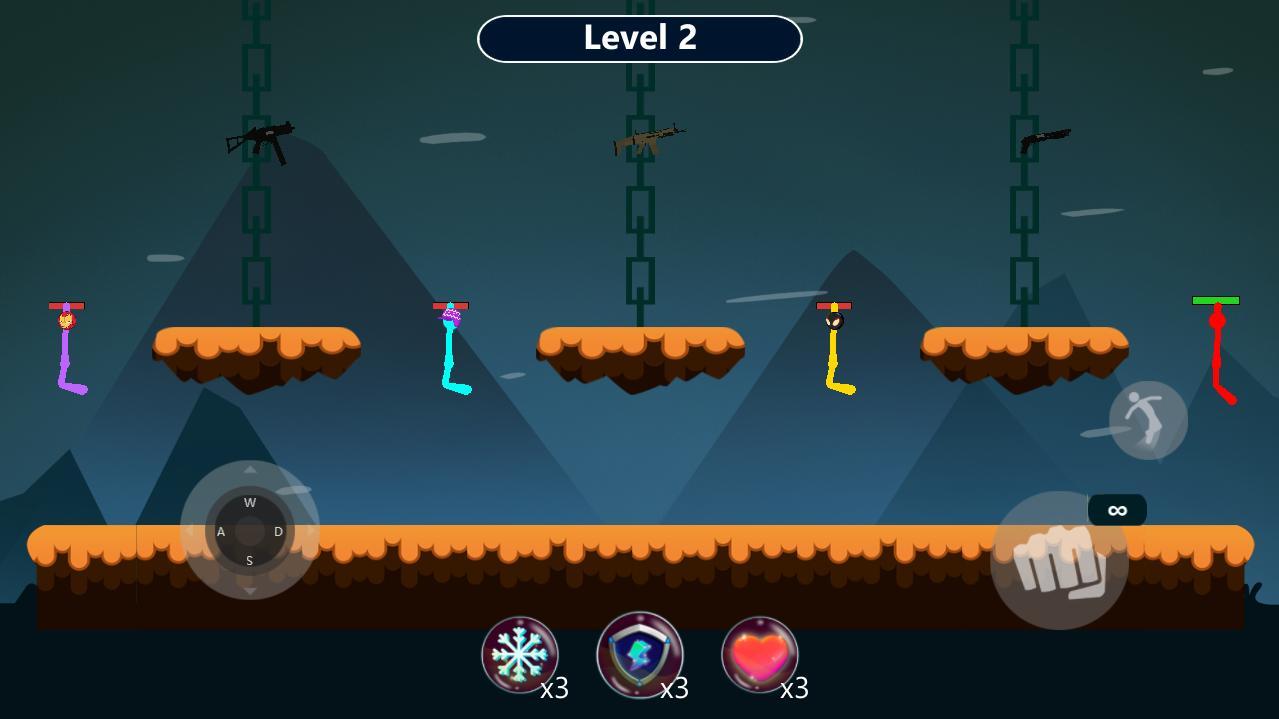1279x719 pixels.
Task: Tap the fist attack button
Action: pyautogui.click(x=1059, y=561)
